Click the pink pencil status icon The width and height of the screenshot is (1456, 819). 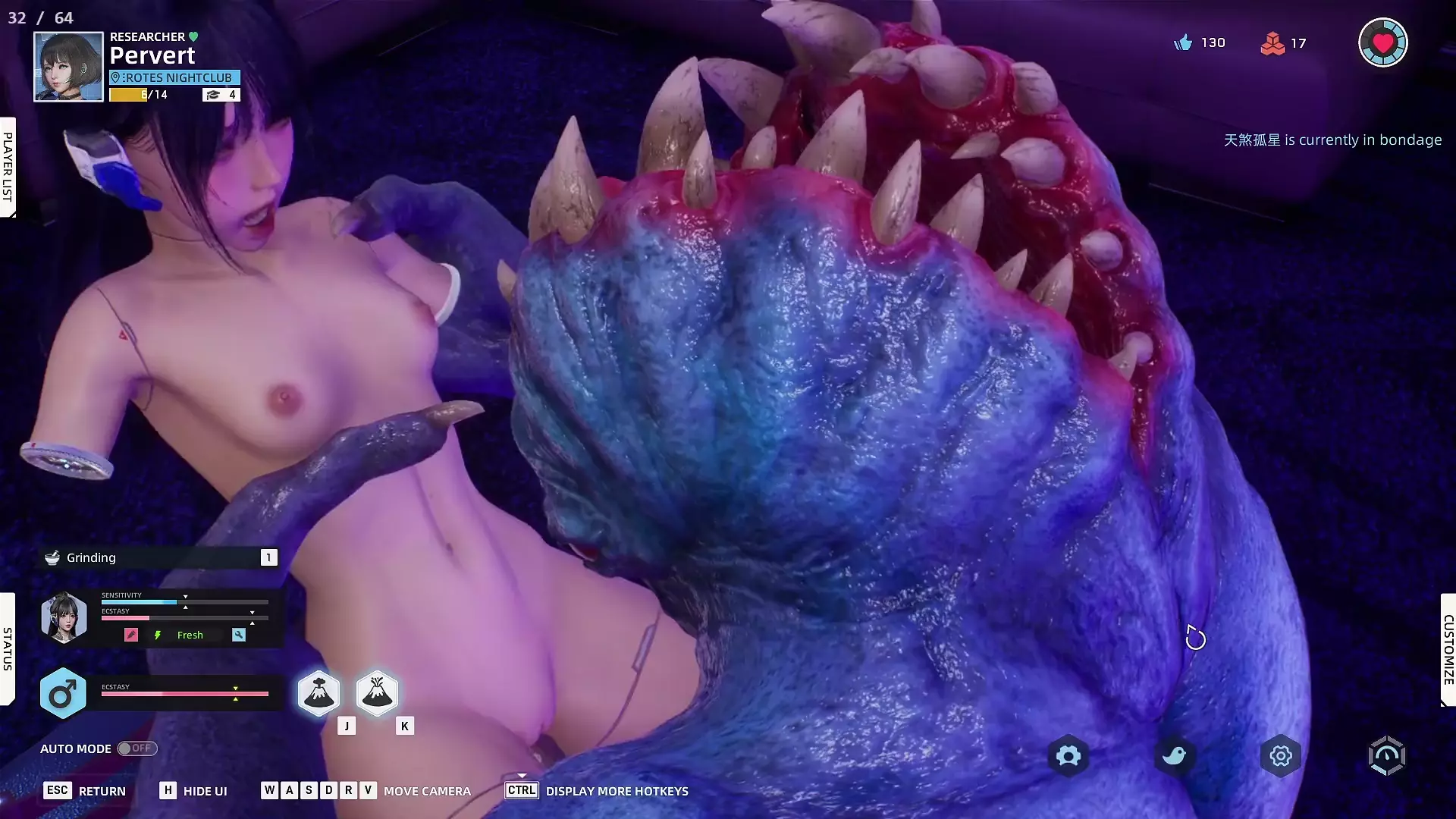(131, 635)
